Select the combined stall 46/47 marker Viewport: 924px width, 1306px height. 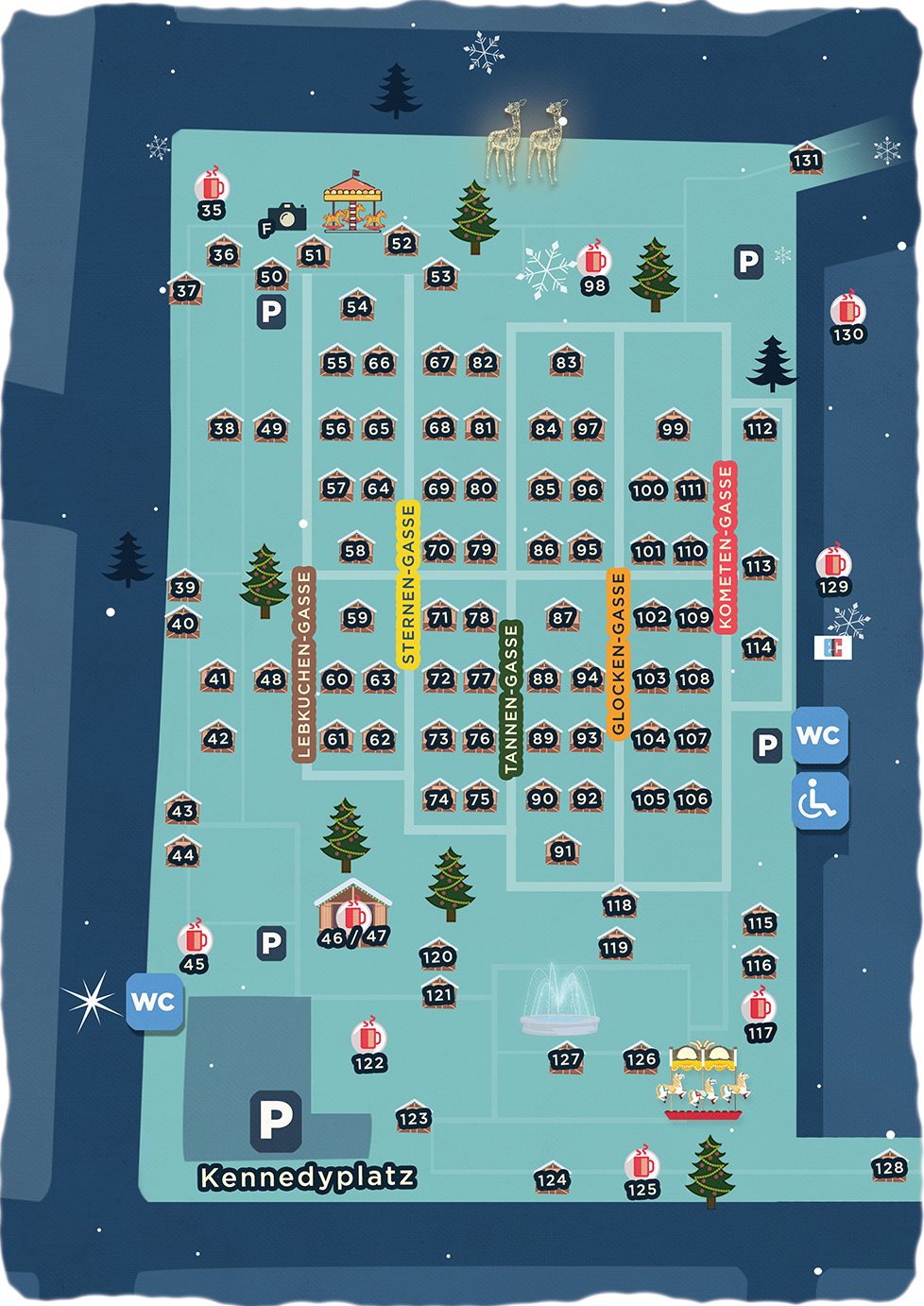(x=353, y=919)
